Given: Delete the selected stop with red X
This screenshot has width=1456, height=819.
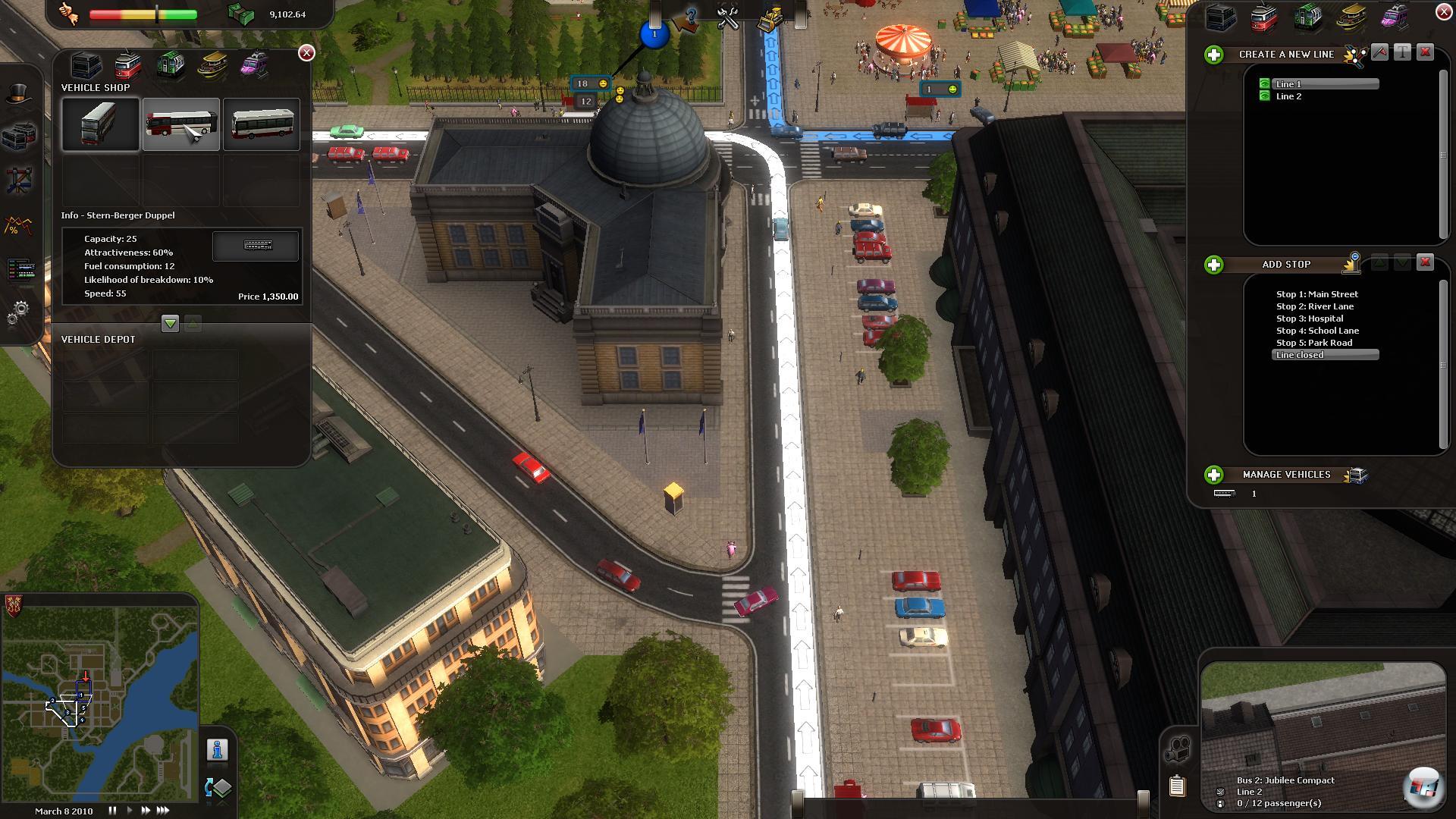Looking at the screenshot, I should [x=1425, y=262].
